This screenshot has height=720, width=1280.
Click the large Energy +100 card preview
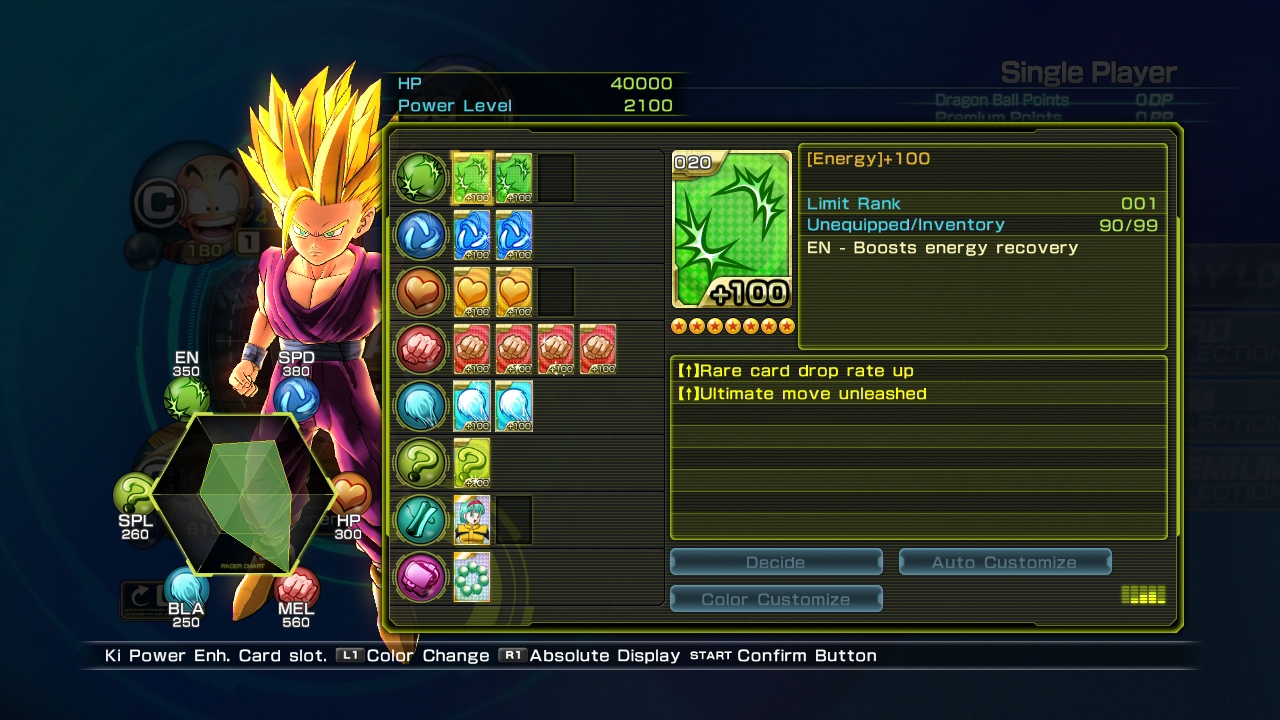[732, 229]
